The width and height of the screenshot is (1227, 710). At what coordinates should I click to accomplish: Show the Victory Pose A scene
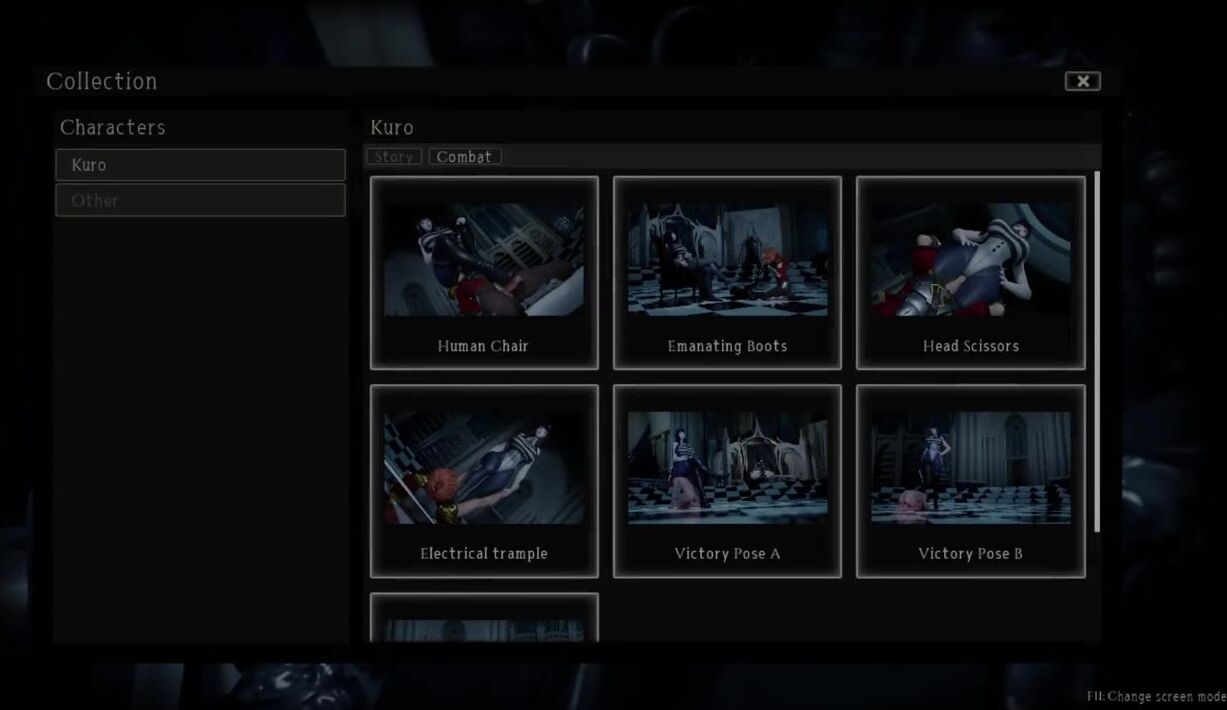727,481
